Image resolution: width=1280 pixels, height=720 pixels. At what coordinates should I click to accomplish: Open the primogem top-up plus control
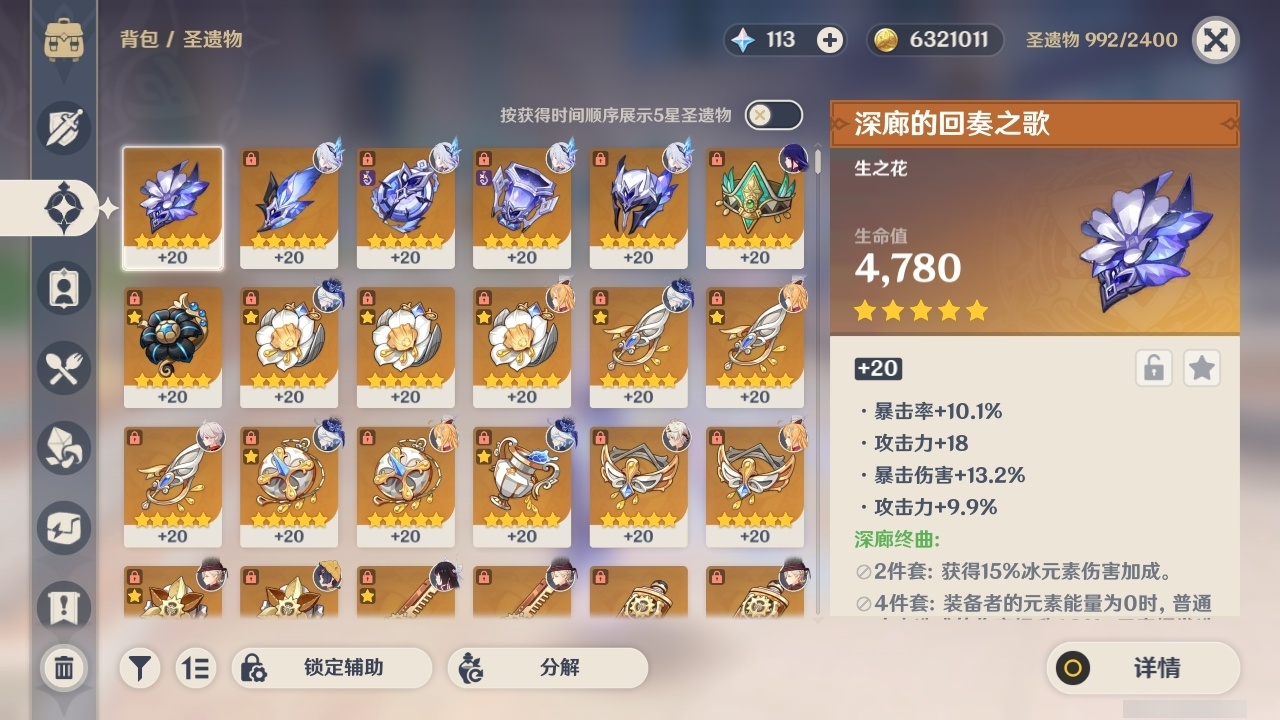pos(827,40)
